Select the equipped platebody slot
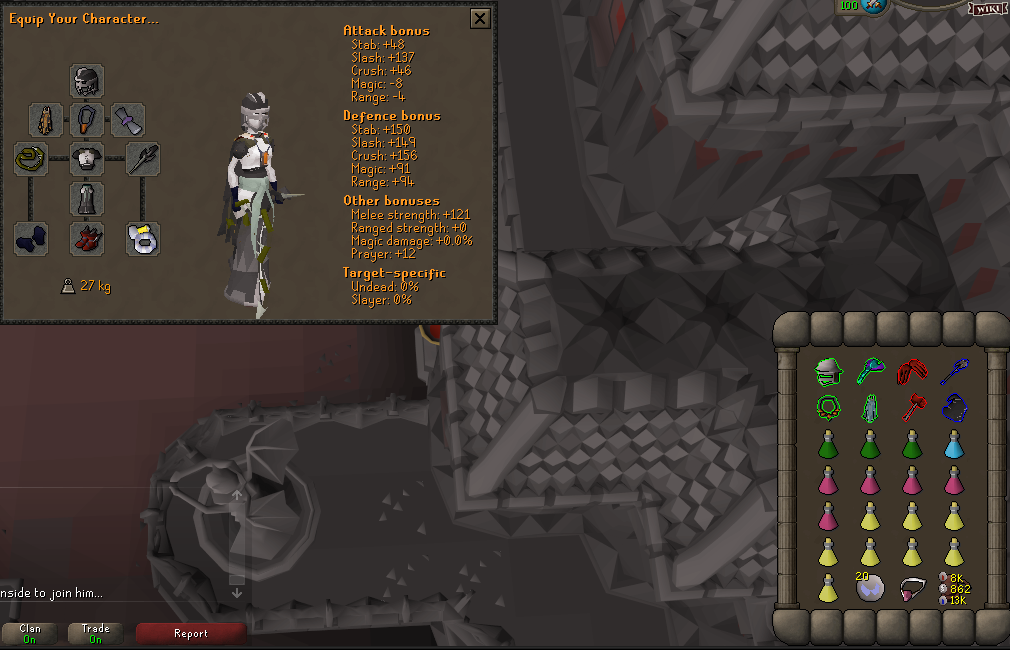 [88, 159]
